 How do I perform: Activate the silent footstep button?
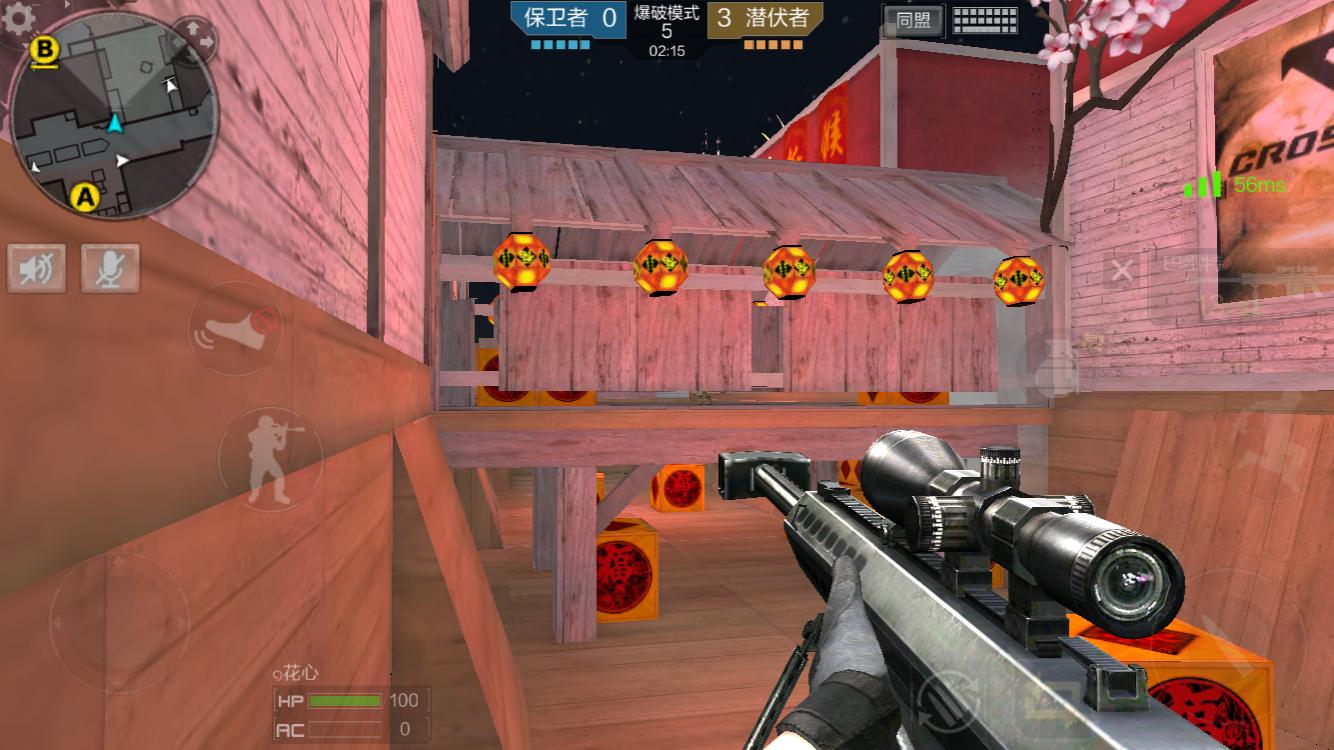236,328
